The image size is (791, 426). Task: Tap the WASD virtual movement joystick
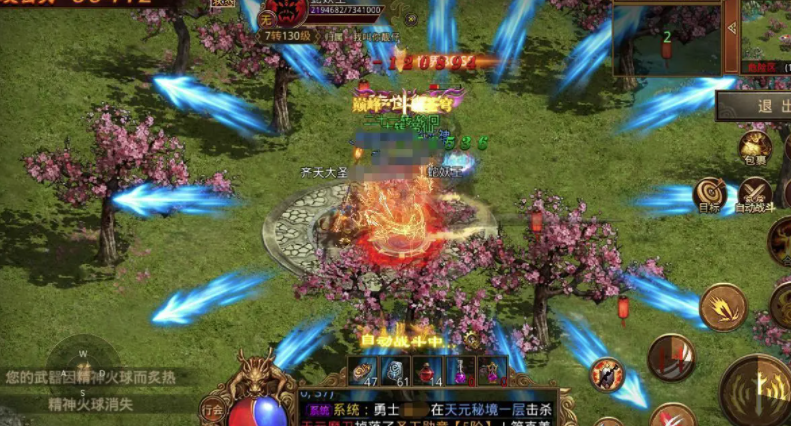pos(83,364)
